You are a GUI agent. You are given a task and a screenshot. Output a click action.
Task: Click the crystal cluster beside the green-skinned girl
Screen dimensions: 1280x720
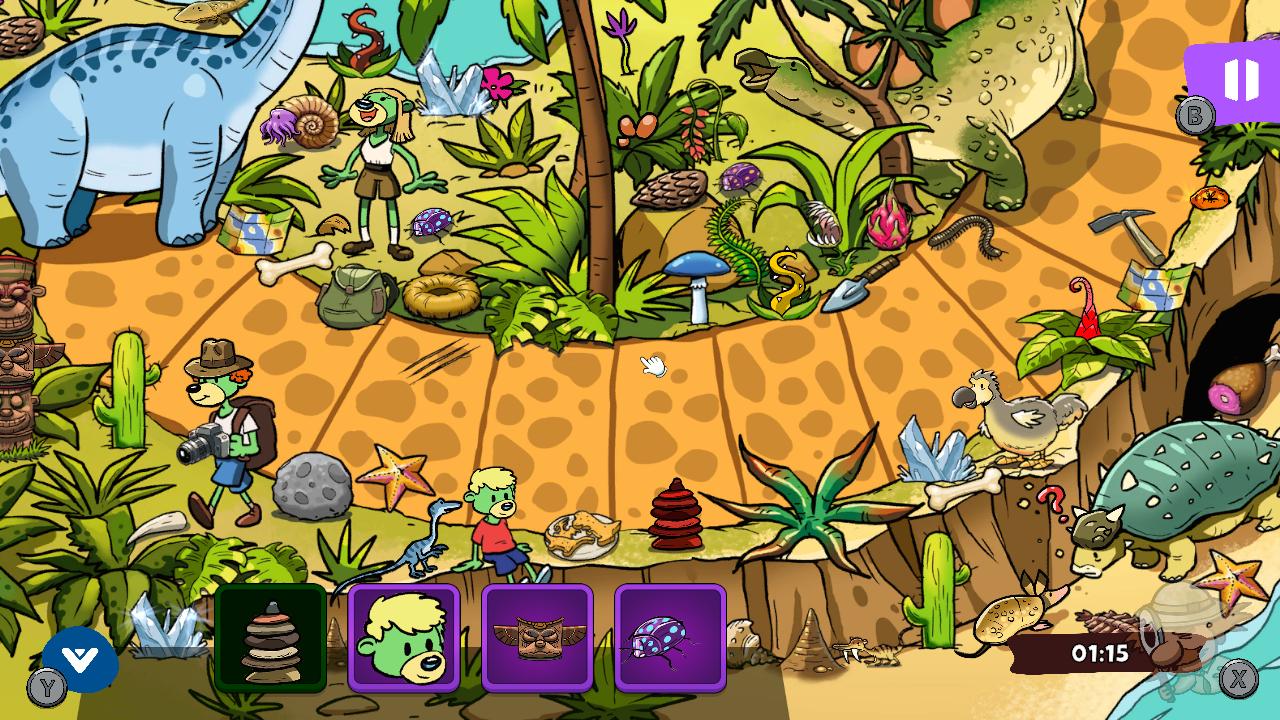point(451,85)
